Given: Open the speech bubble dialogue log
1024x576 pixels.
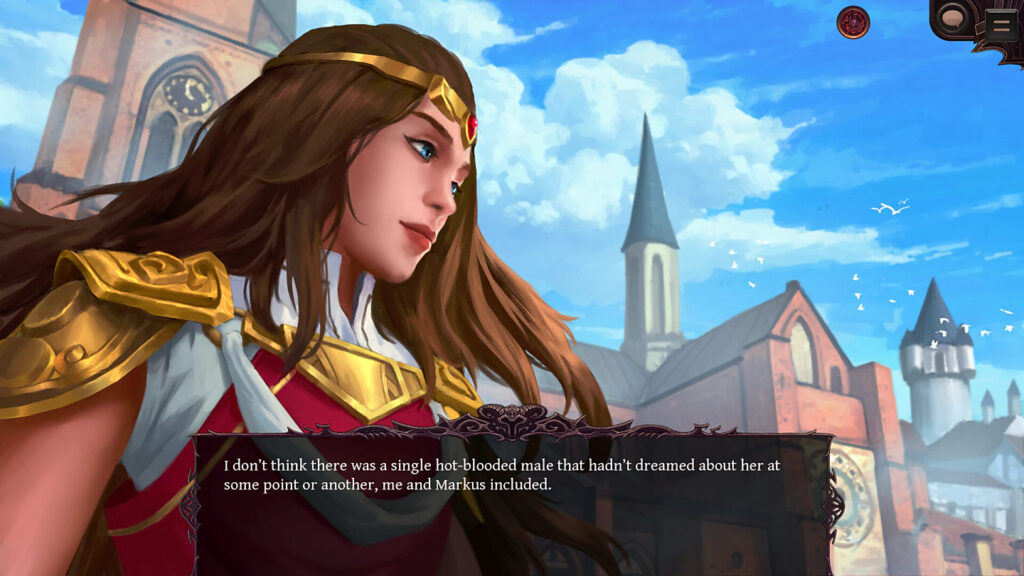Looking at the screenshot, I should click(x=953, y=19).
